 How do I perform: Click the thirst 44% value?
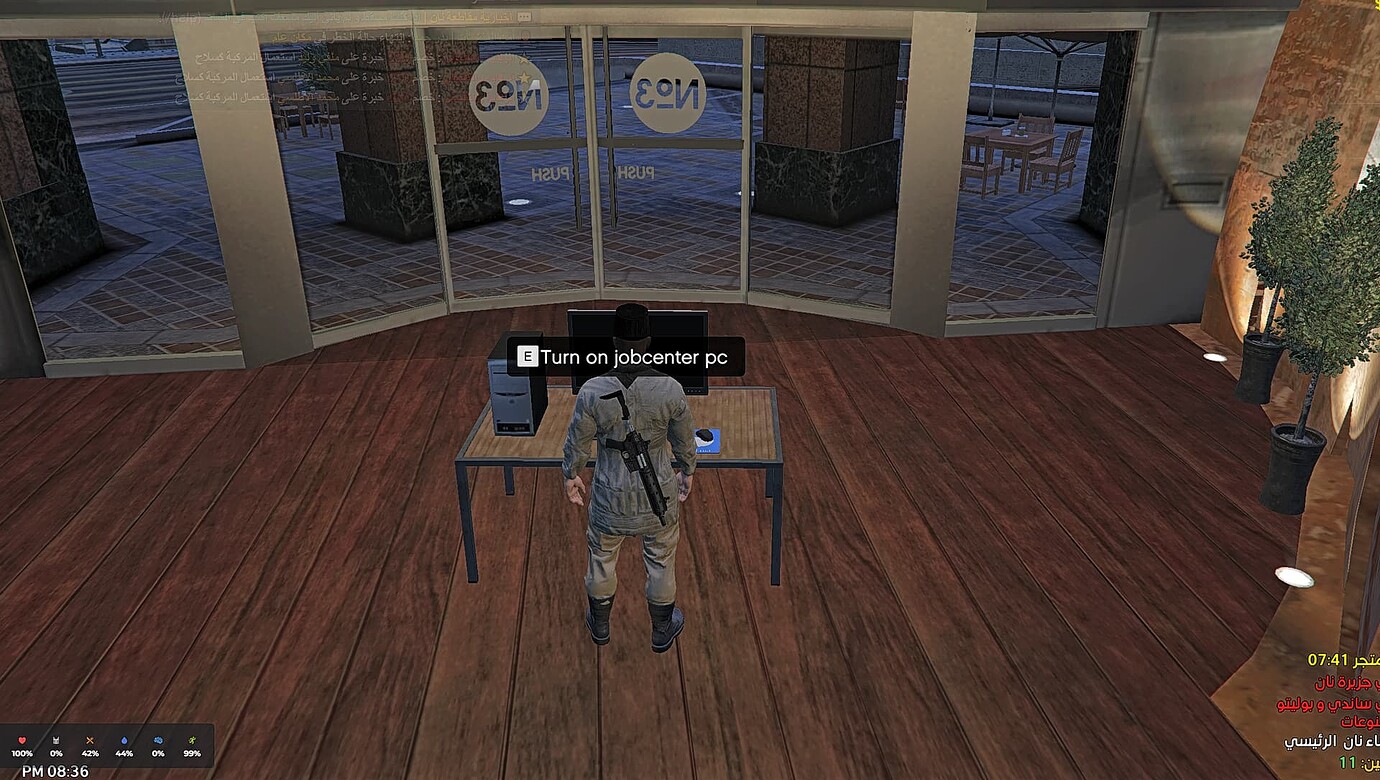[124, 753]
